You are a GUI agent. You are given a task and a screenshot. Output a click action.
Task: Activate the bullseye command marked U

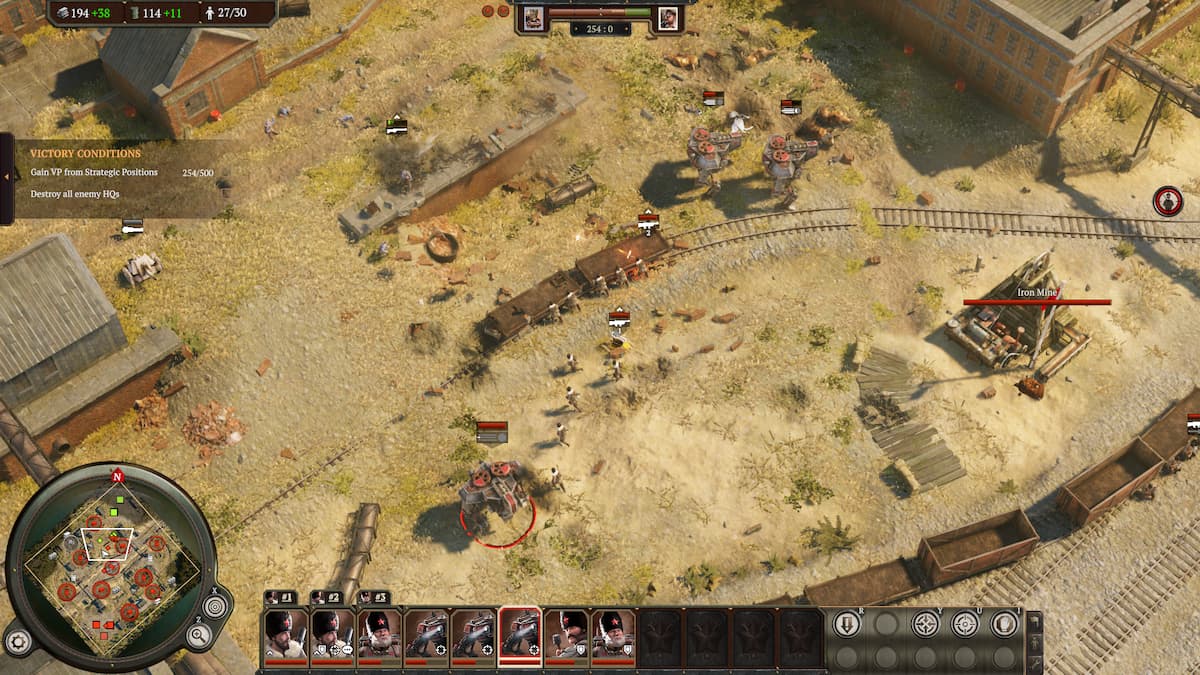point(965,624)
